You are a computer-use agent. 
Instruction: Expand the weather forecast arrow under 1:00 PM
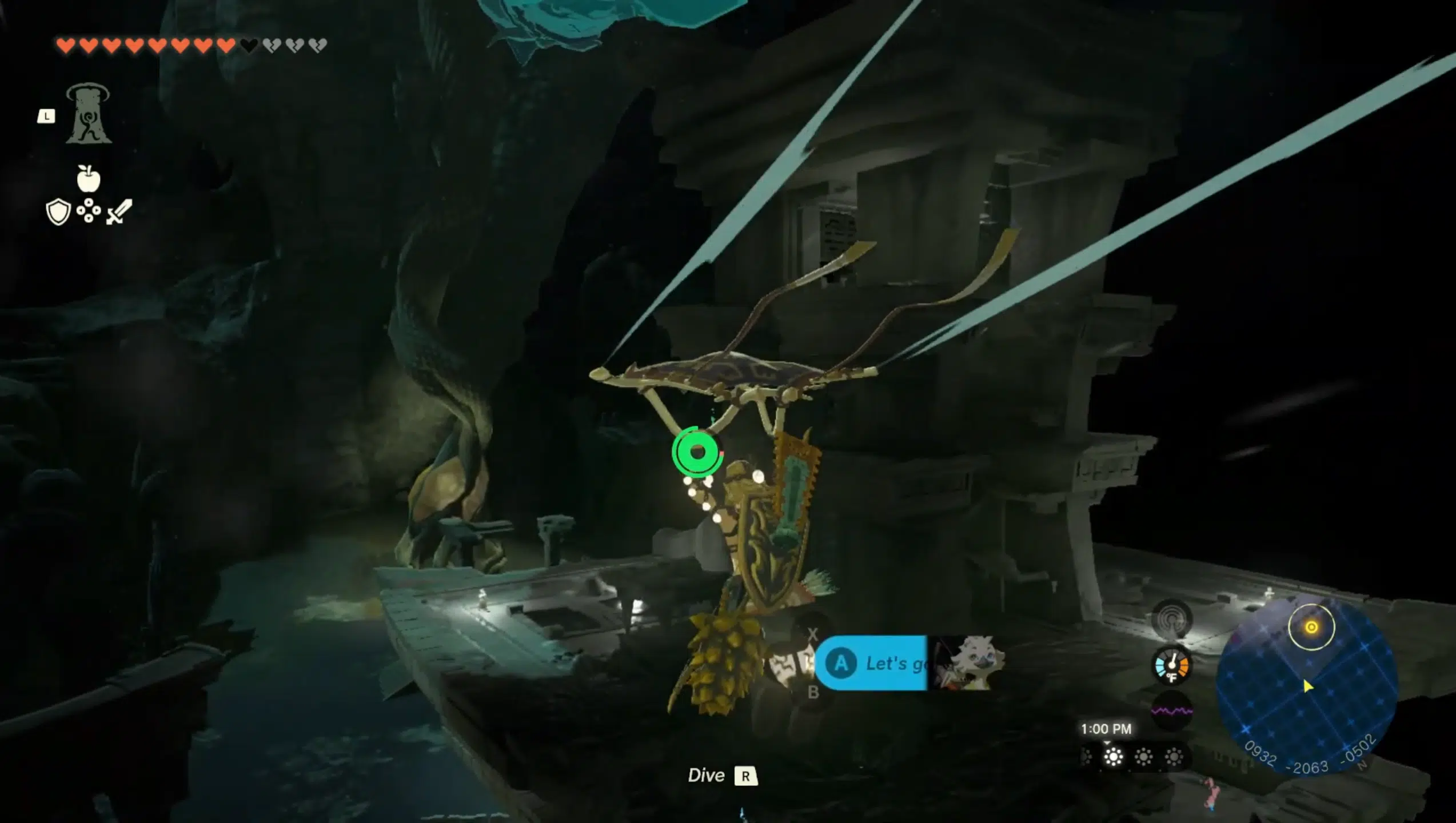coord(1107,743)
